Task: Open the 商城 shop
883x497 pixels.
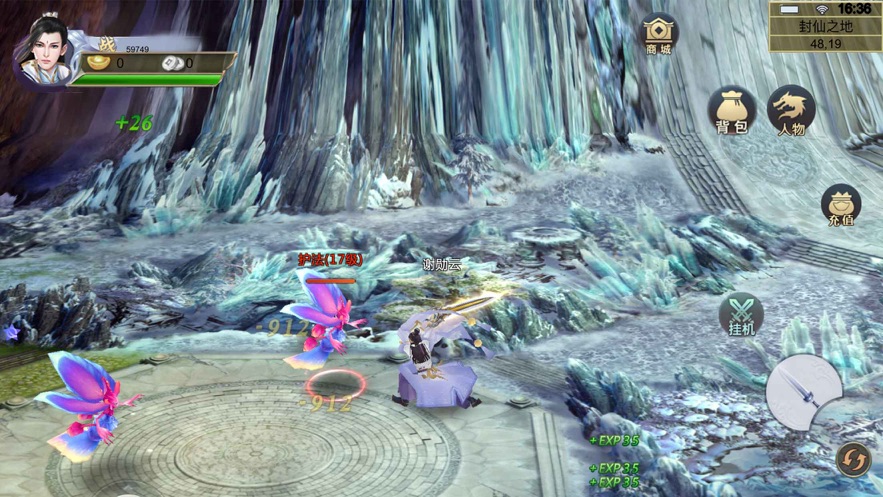Action: click(658, 33)
